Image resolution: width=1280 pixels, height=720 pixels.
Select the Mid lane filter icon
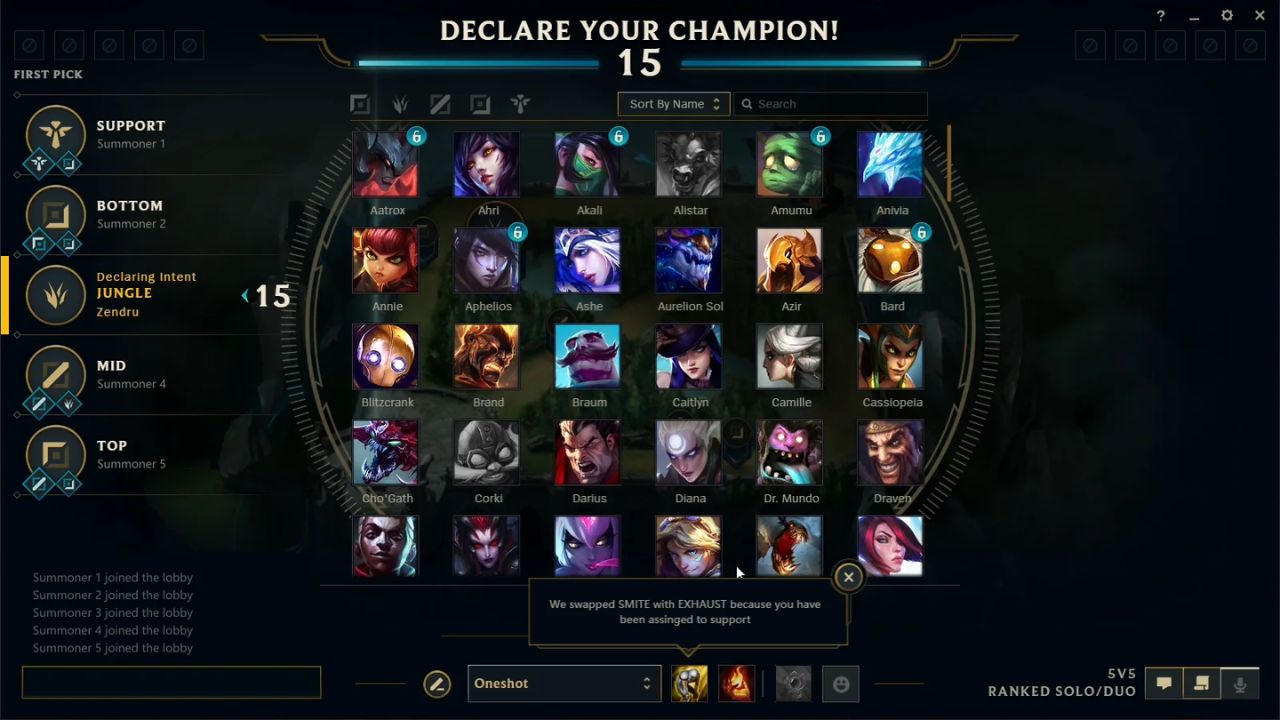point(440,103)
